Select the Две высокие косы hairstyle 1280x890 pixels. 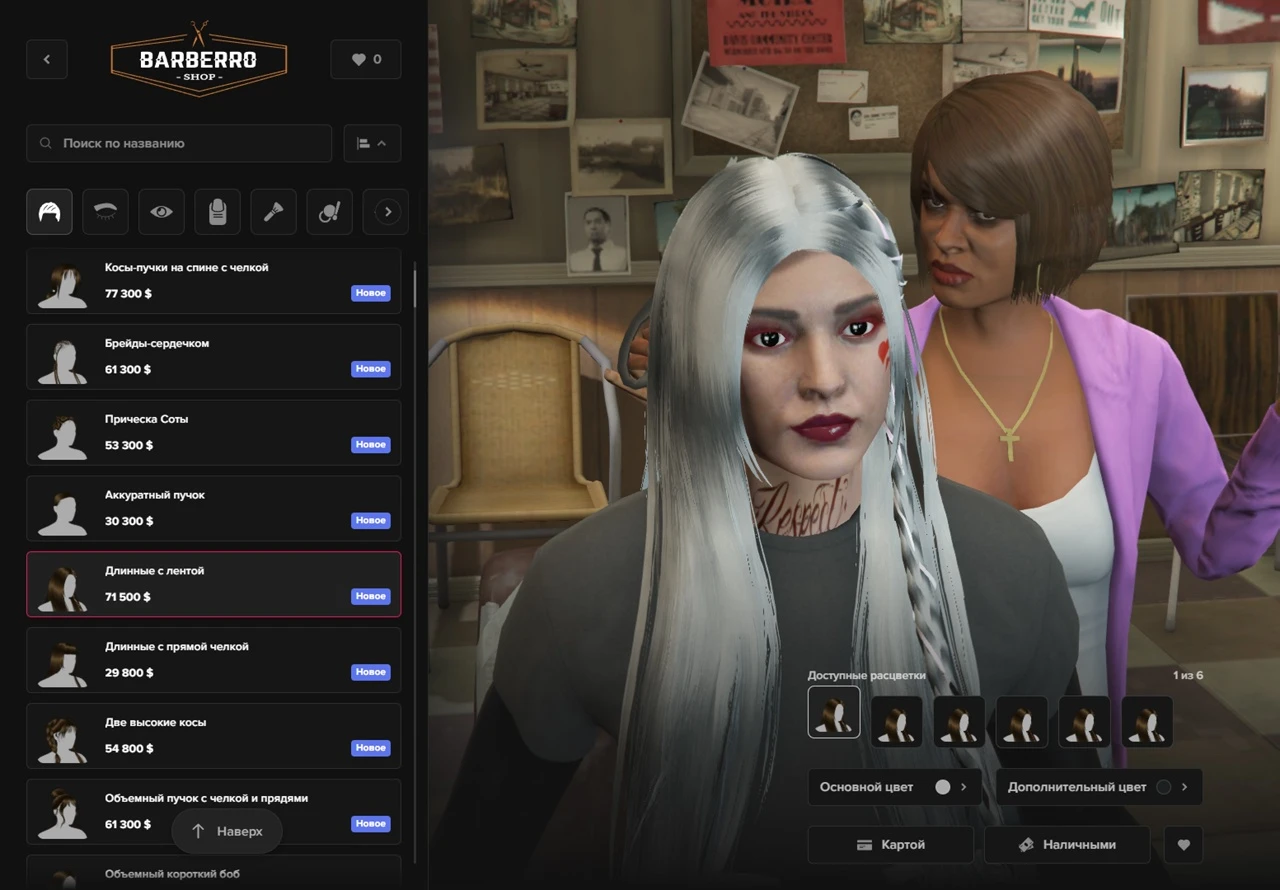point(213,736)
